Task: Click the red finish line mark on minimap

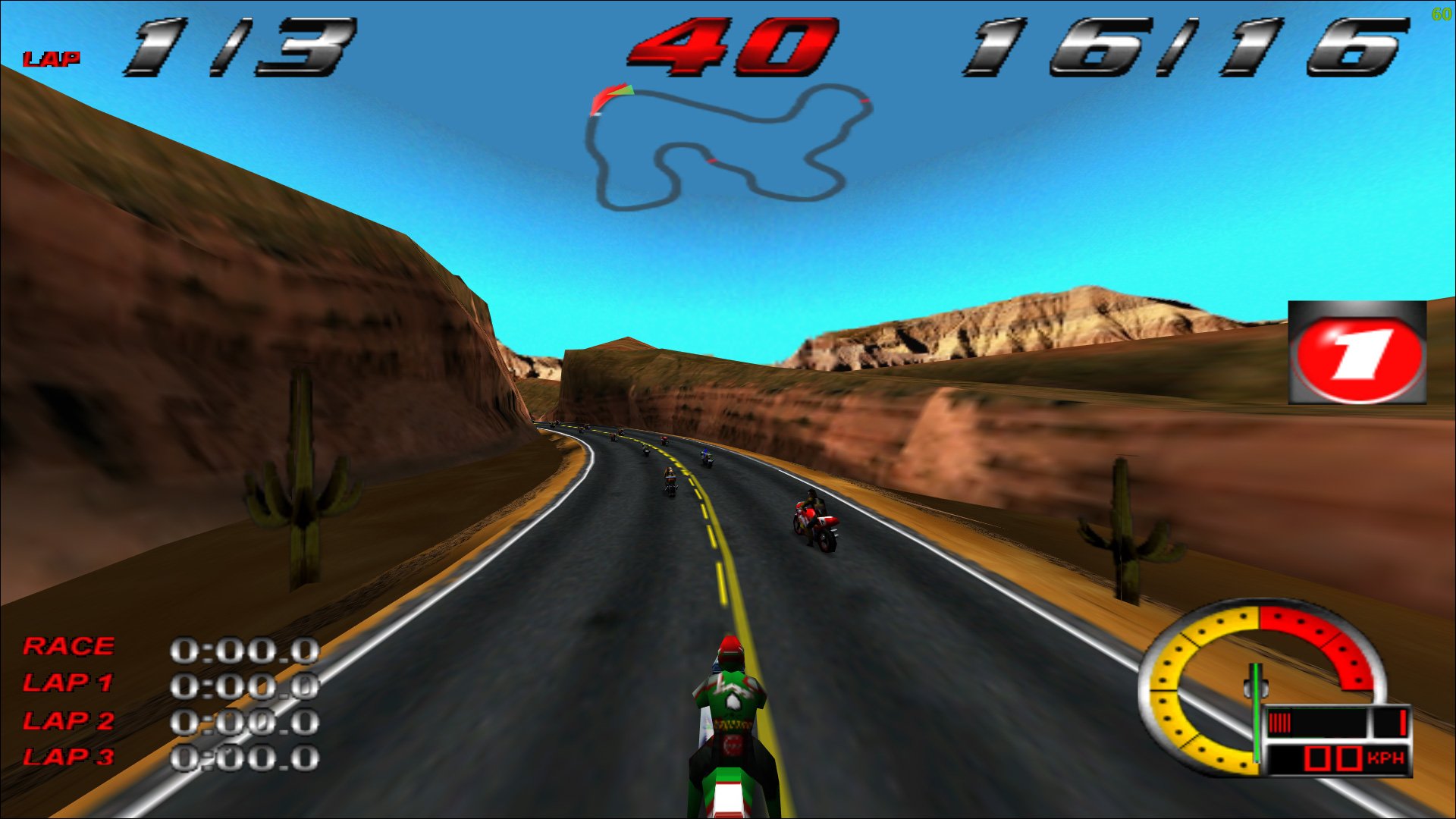Action: tap(864, 102)
